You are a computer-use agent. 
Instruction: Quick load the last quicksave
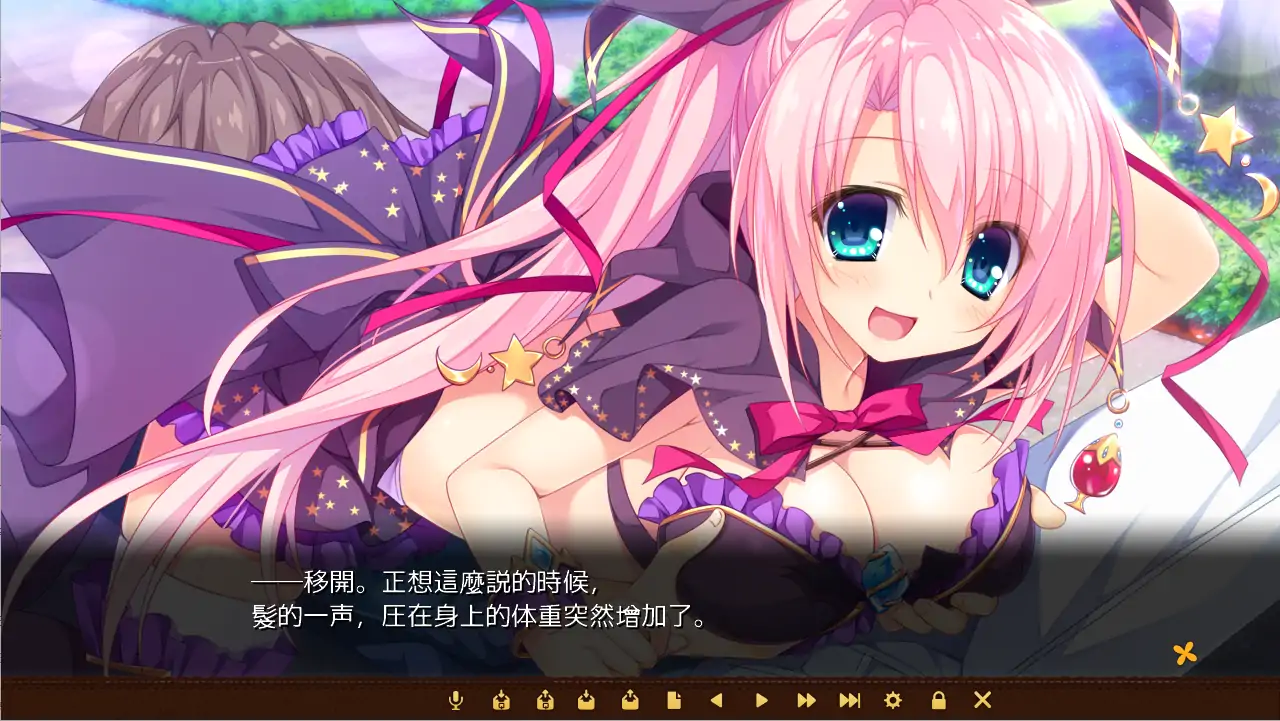[543, 702]
